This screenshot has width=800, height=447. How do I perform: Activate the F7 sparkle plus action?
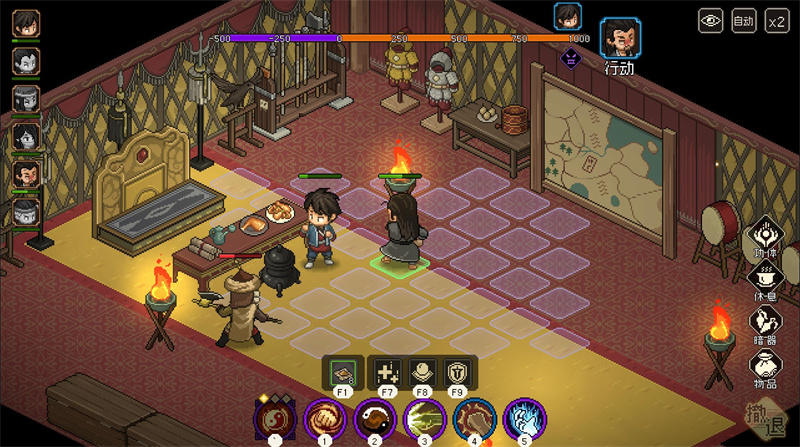point(387,372)
